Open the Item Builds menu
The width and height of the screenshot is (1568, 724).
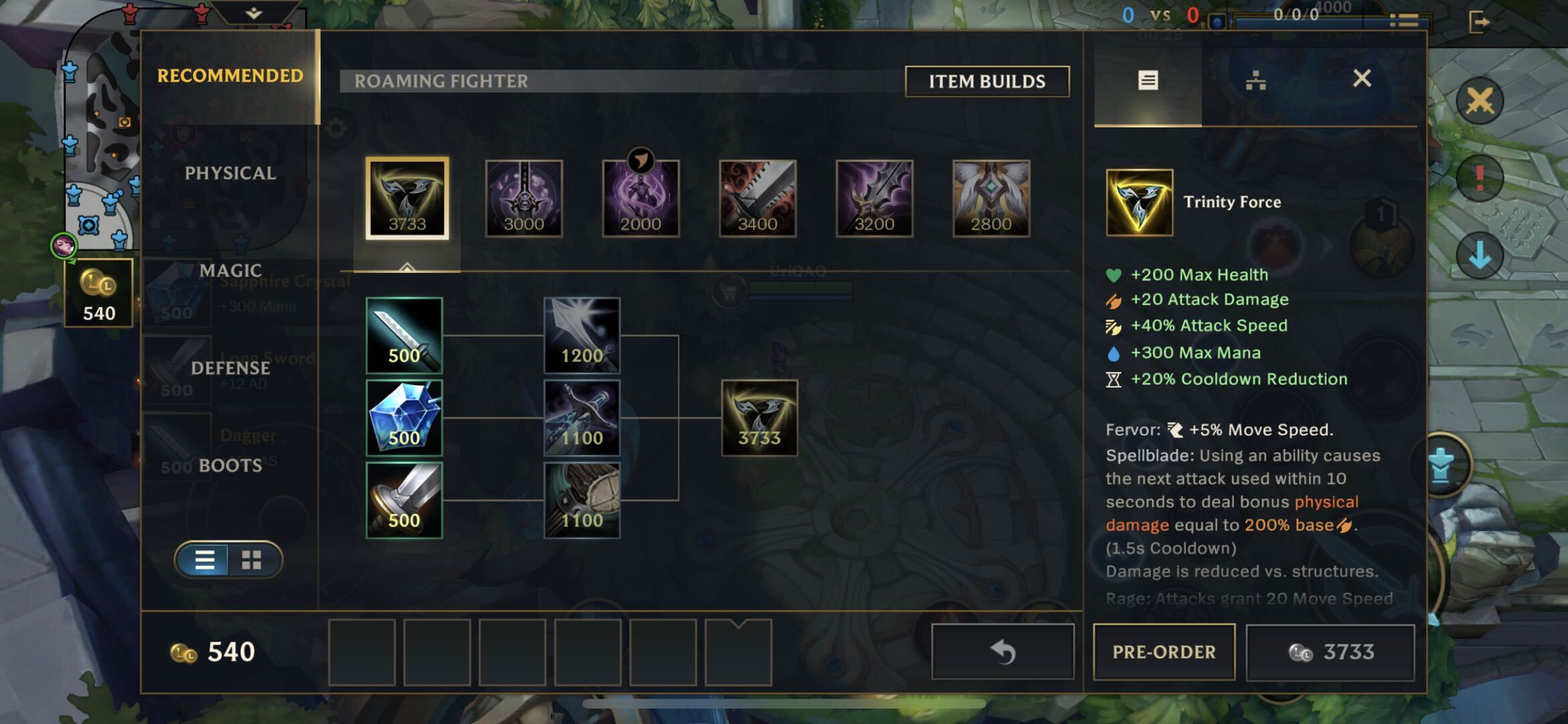click(x=987, y=82)
